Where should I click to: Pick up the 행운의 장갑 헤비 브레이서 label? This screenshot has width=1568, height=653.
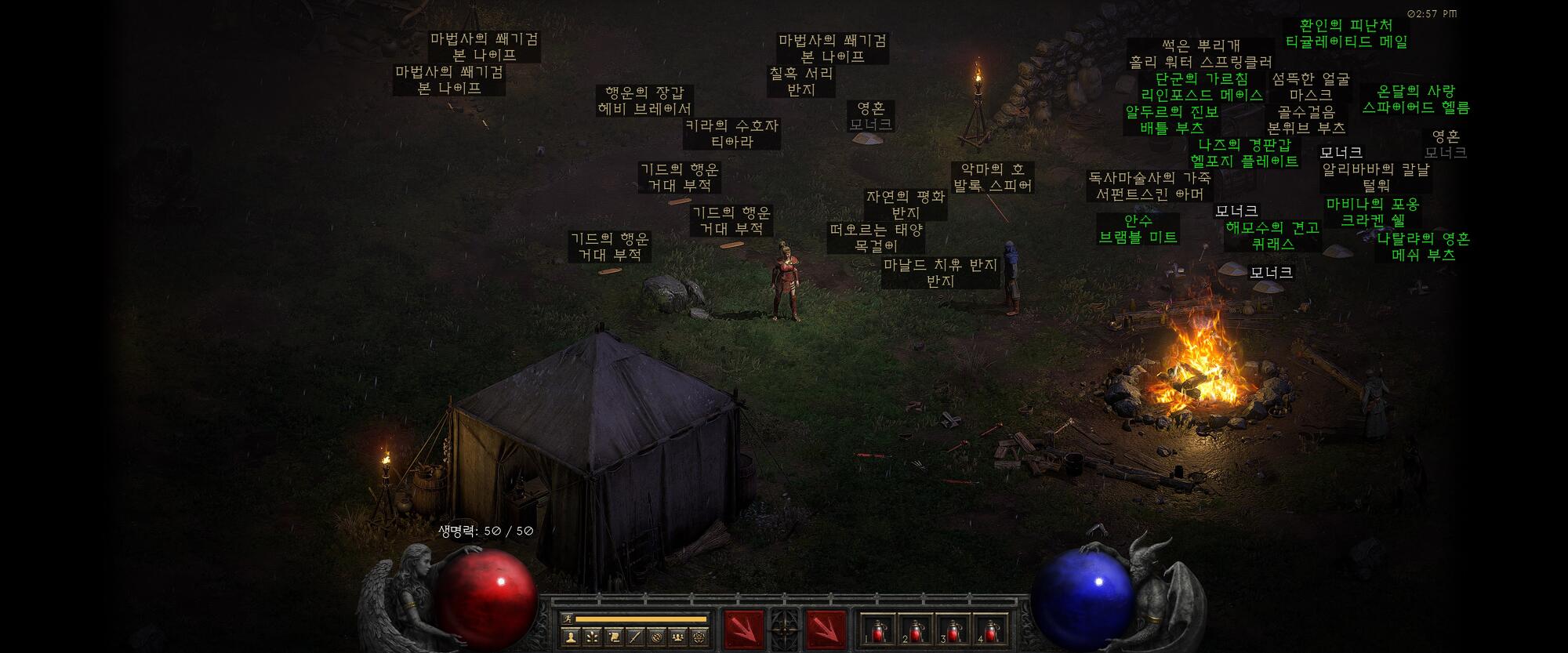pyautogui.click(x=644, y=101)
